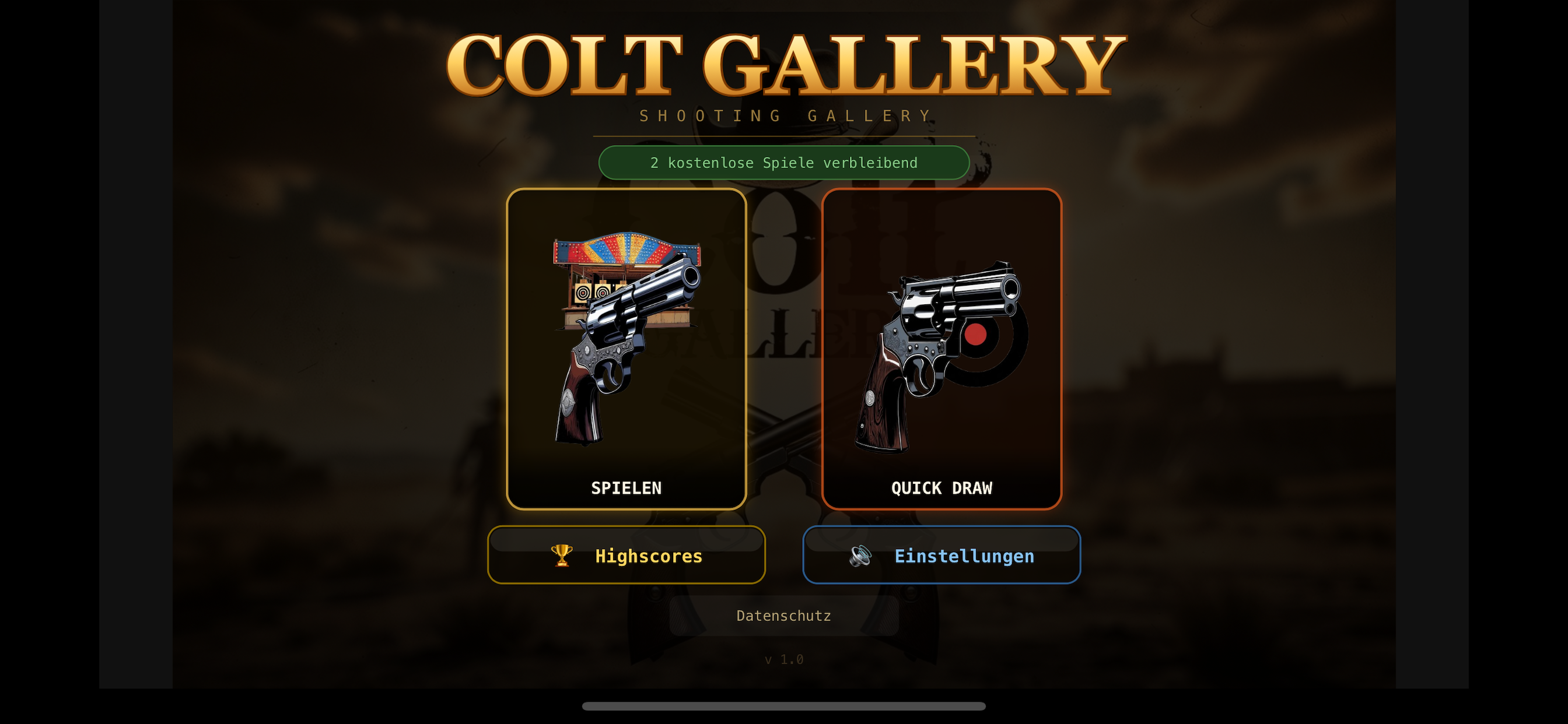Click the green free games remaining banner
Image resolution: width=1568 pixels, height=724 pixels.
coord(784,163)
